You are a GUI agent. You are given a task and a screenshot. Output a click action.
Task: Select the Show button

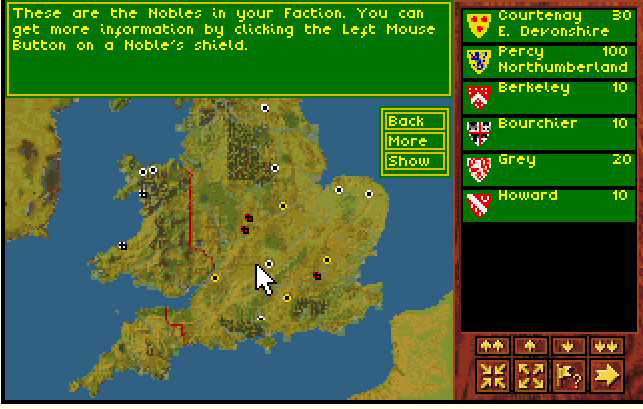(x=407, y=161)
